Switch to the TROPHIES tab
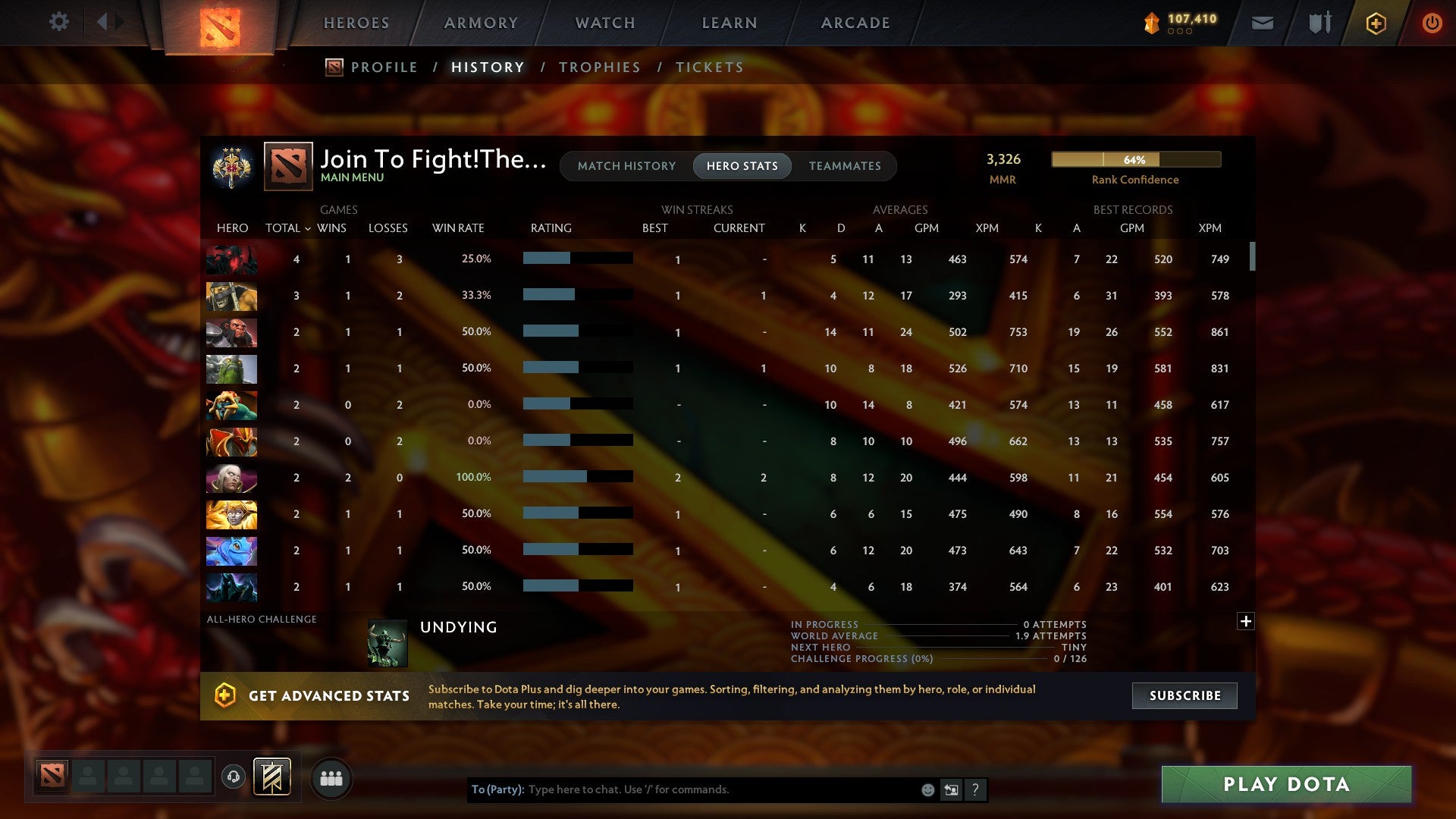This screenshot has width=1456, height=819. [x=599, y=67]
